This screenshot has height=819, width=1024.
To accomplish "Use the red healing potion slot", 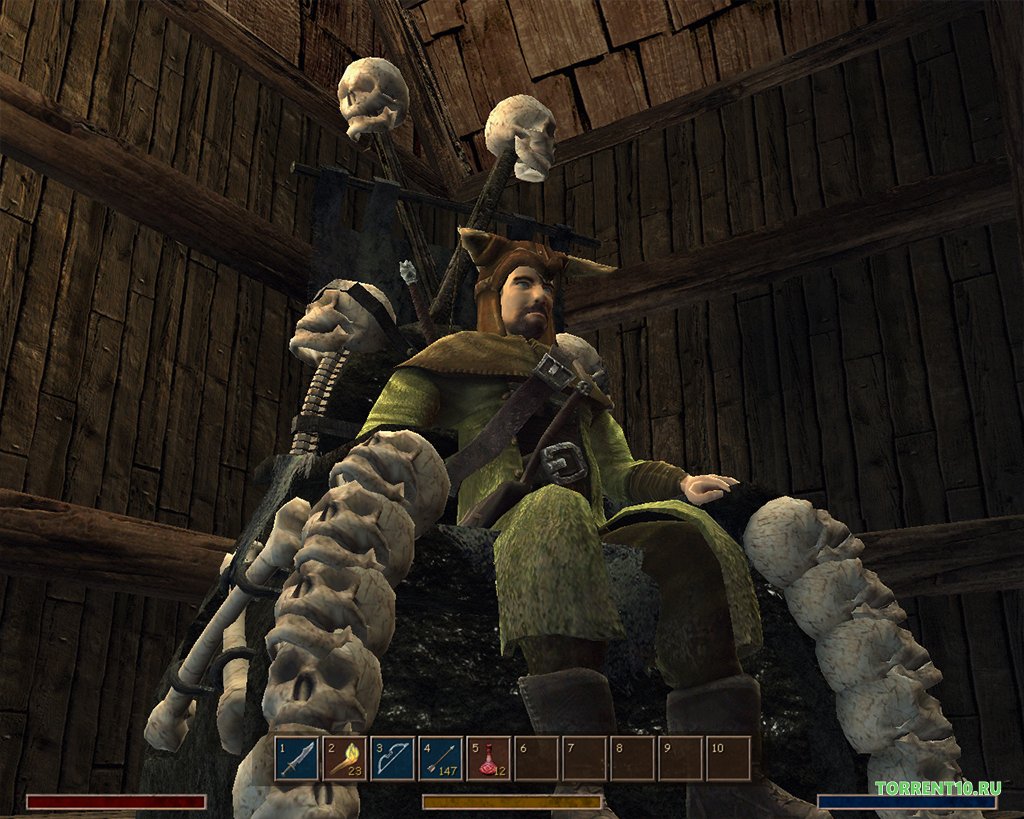I will click(x=488, y=759).
